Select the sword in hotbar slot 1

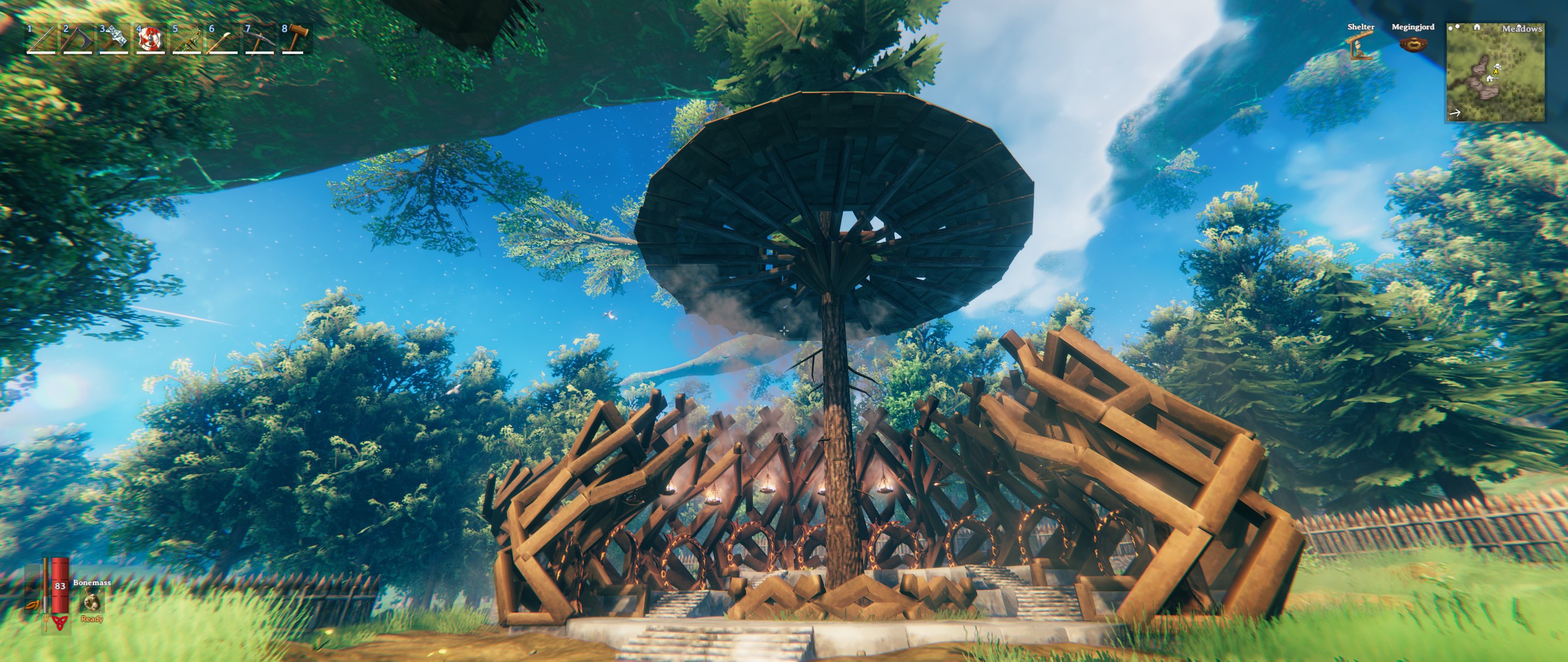tap(40, 39)
